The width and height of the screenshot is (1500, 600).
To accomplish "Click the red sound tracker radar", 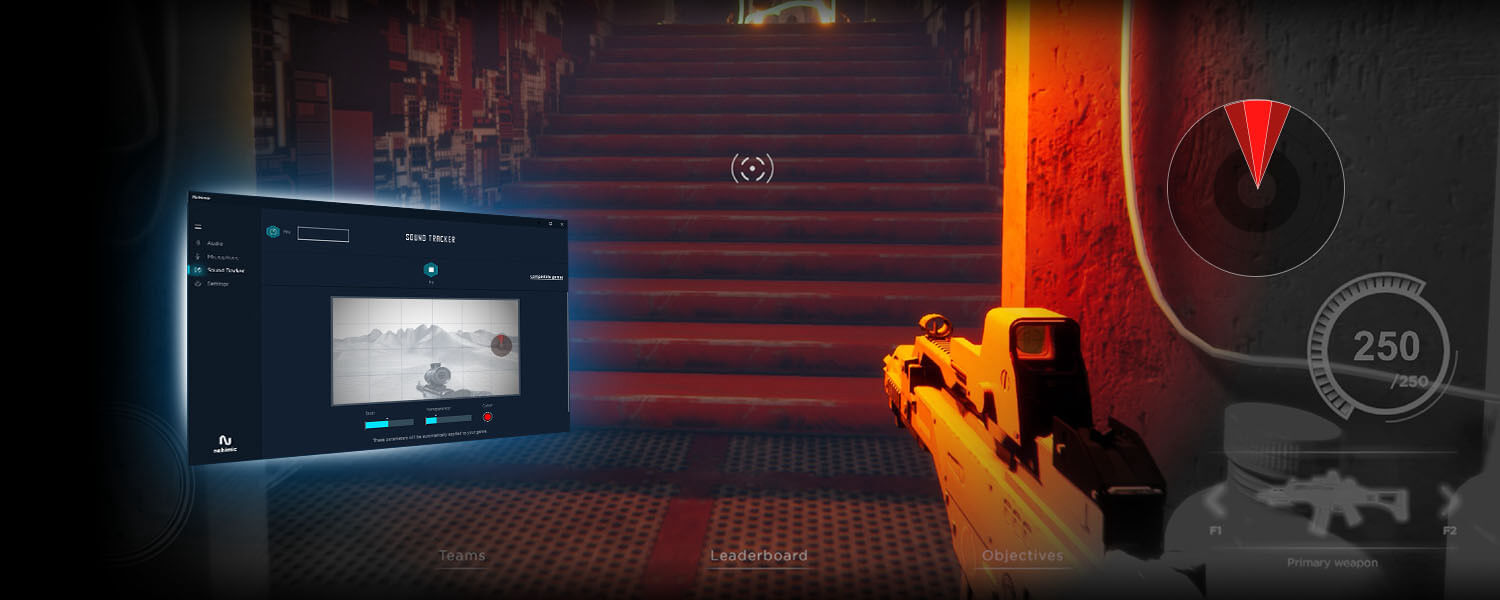I will 1256,188.
